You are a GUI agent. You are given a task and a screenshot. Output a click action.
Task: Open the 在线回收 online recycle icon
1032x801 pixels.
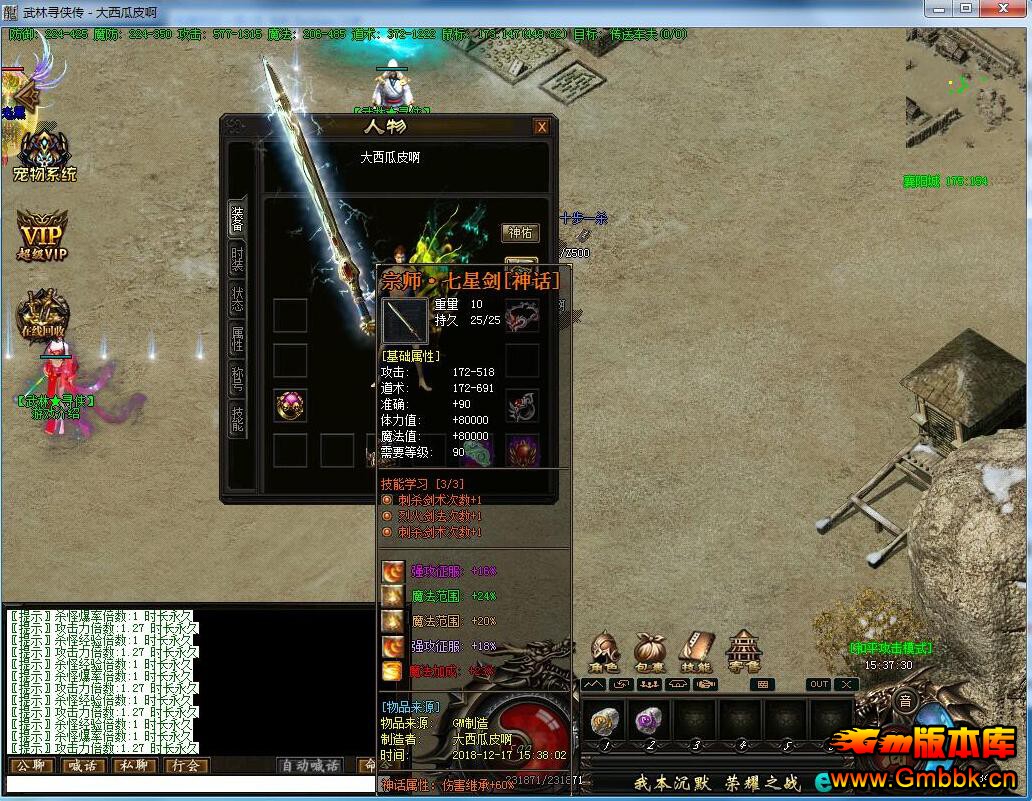[x=43, y=314]
